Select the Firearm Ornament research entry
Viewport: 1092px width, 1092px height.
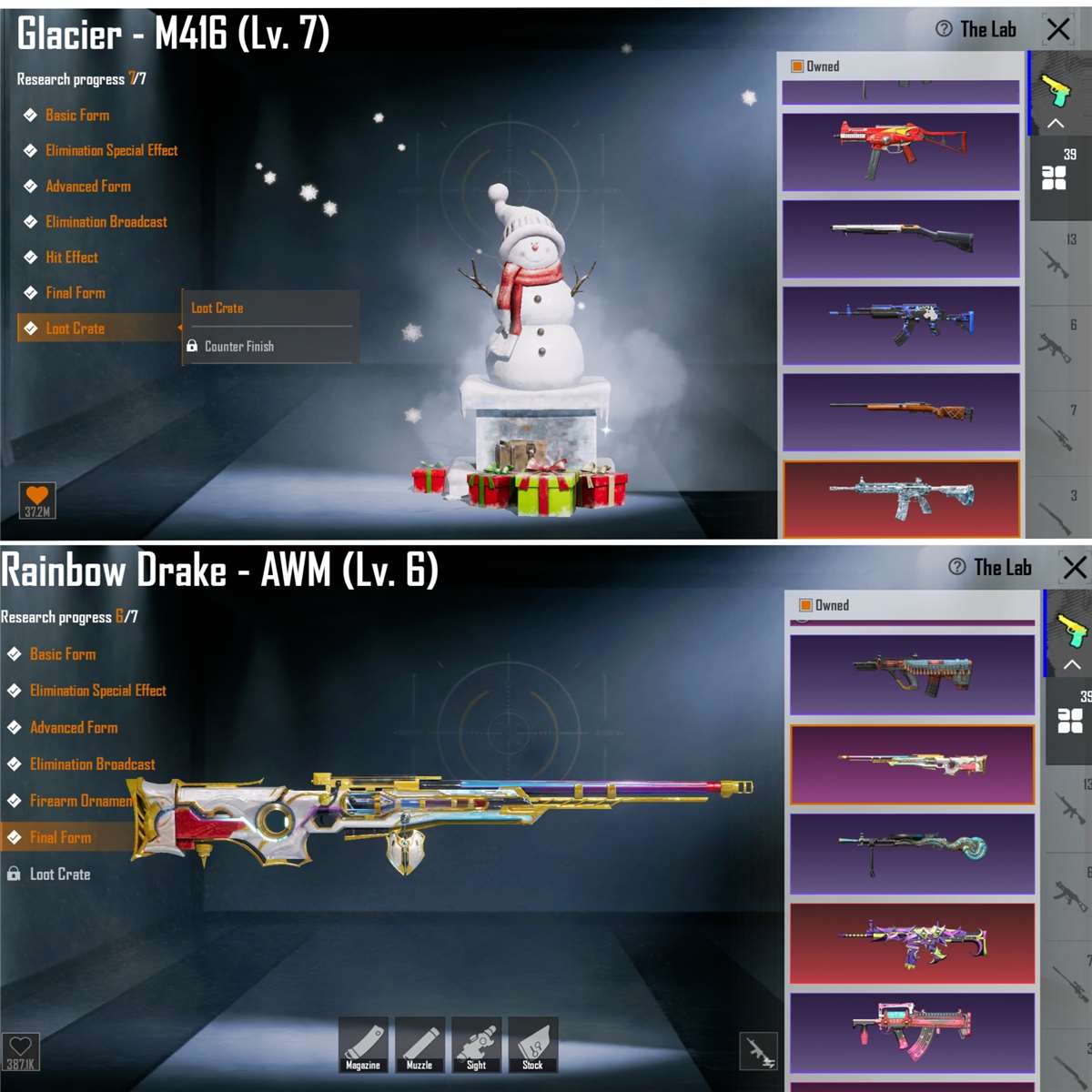(81, 801)
